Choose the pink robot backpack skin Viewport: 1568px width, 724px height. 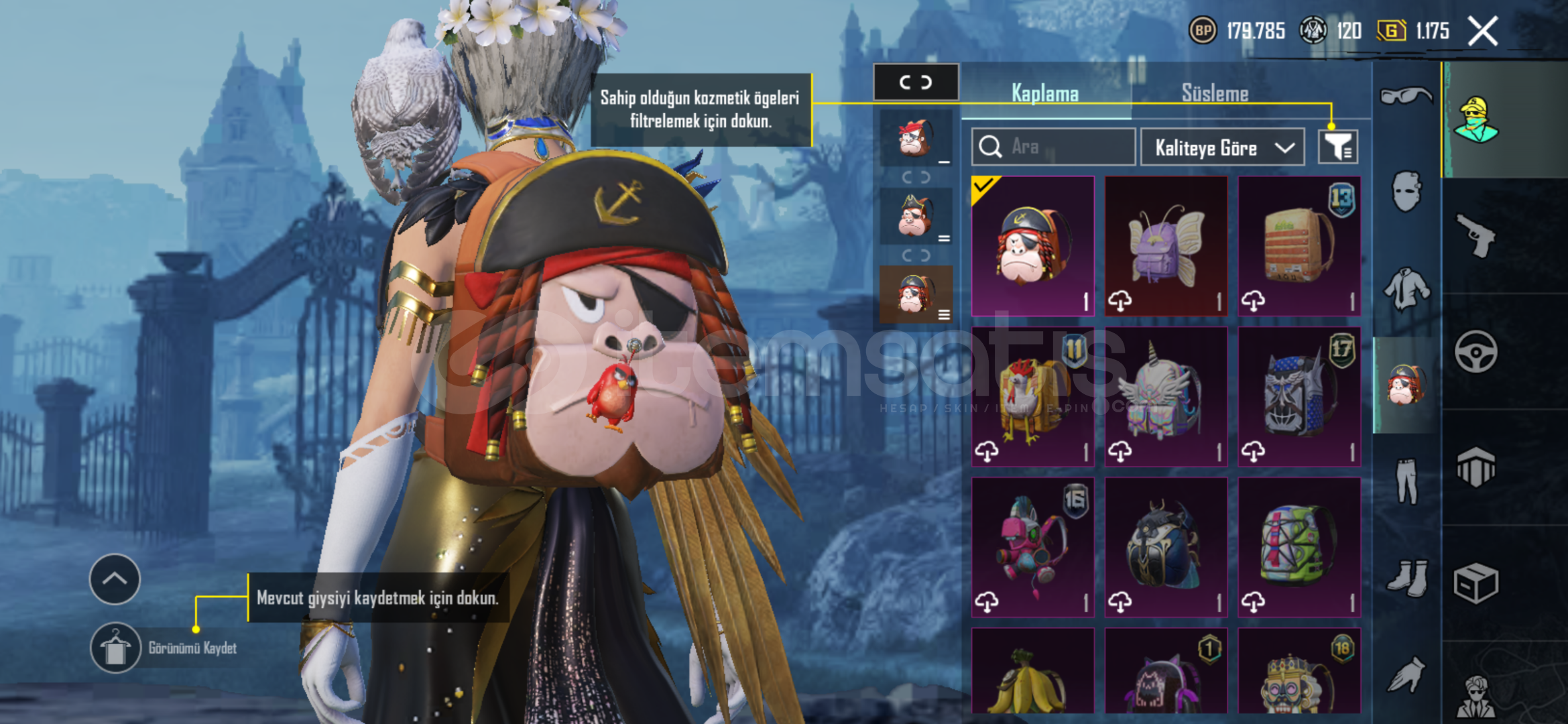1032,546
